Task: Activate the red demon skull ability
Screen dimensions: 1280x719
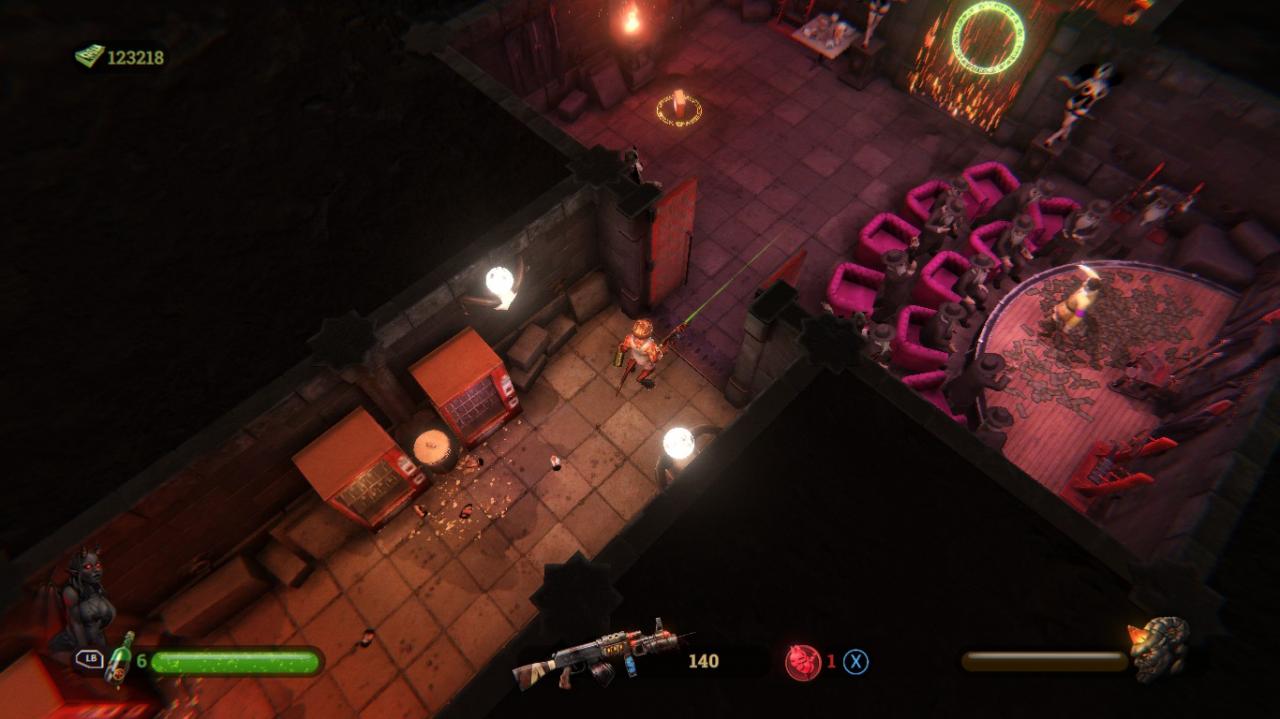Action: tap(802, 662)
